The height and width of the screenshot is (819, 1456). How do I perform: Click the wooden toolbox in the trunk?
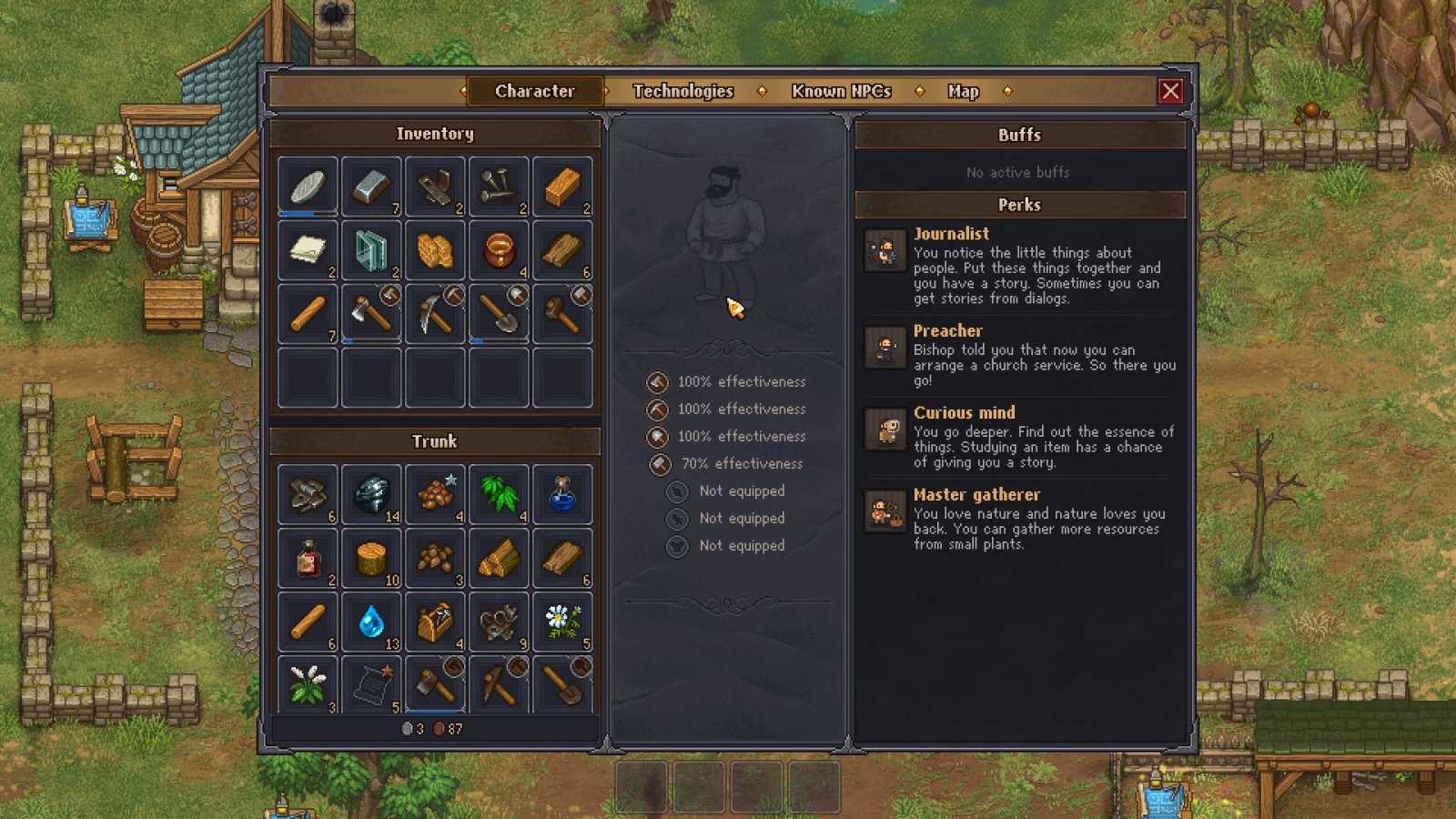435,622
